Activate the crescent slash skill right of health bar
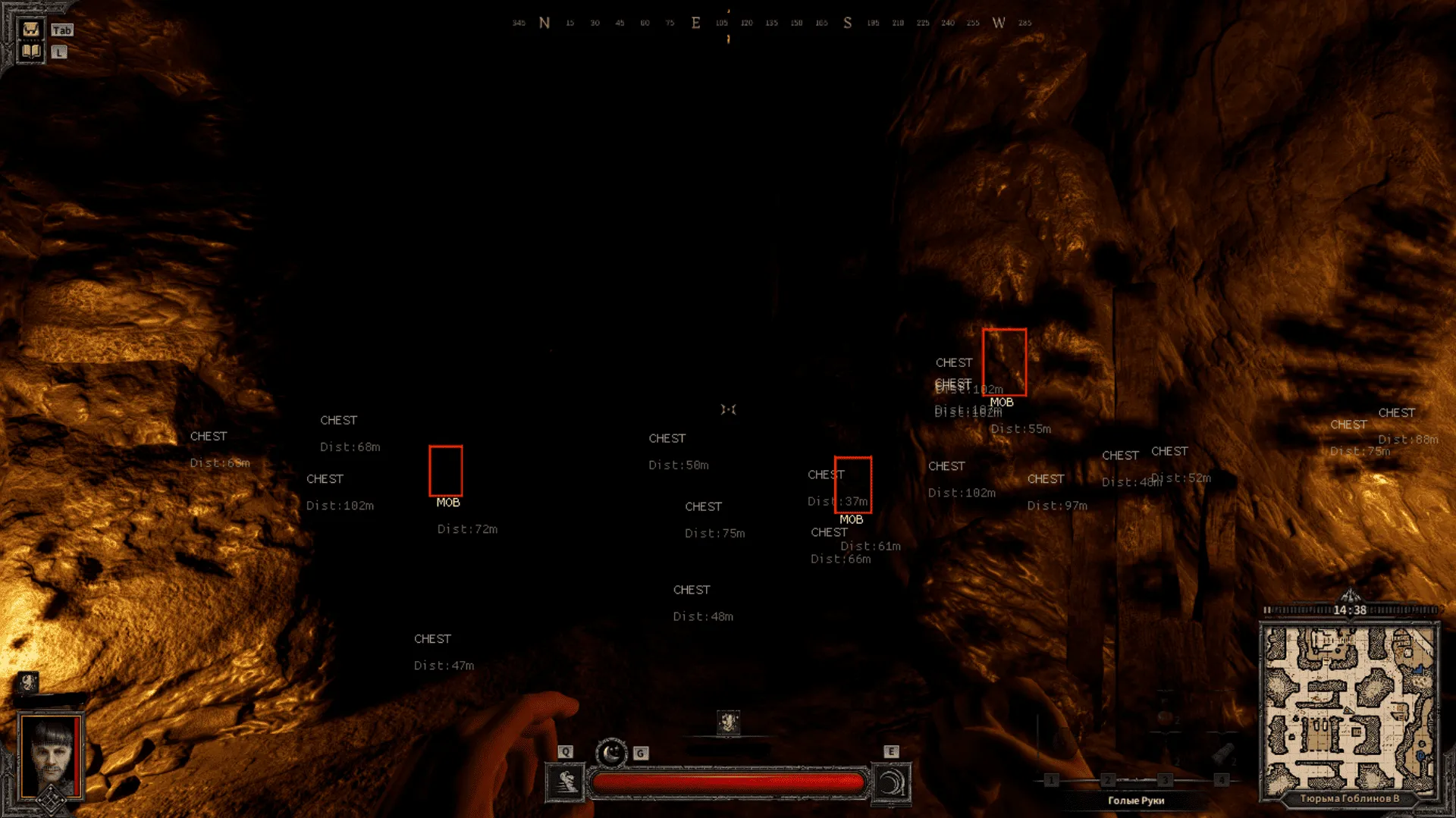This screenshot has height=818, width=1456. (892, 782)
